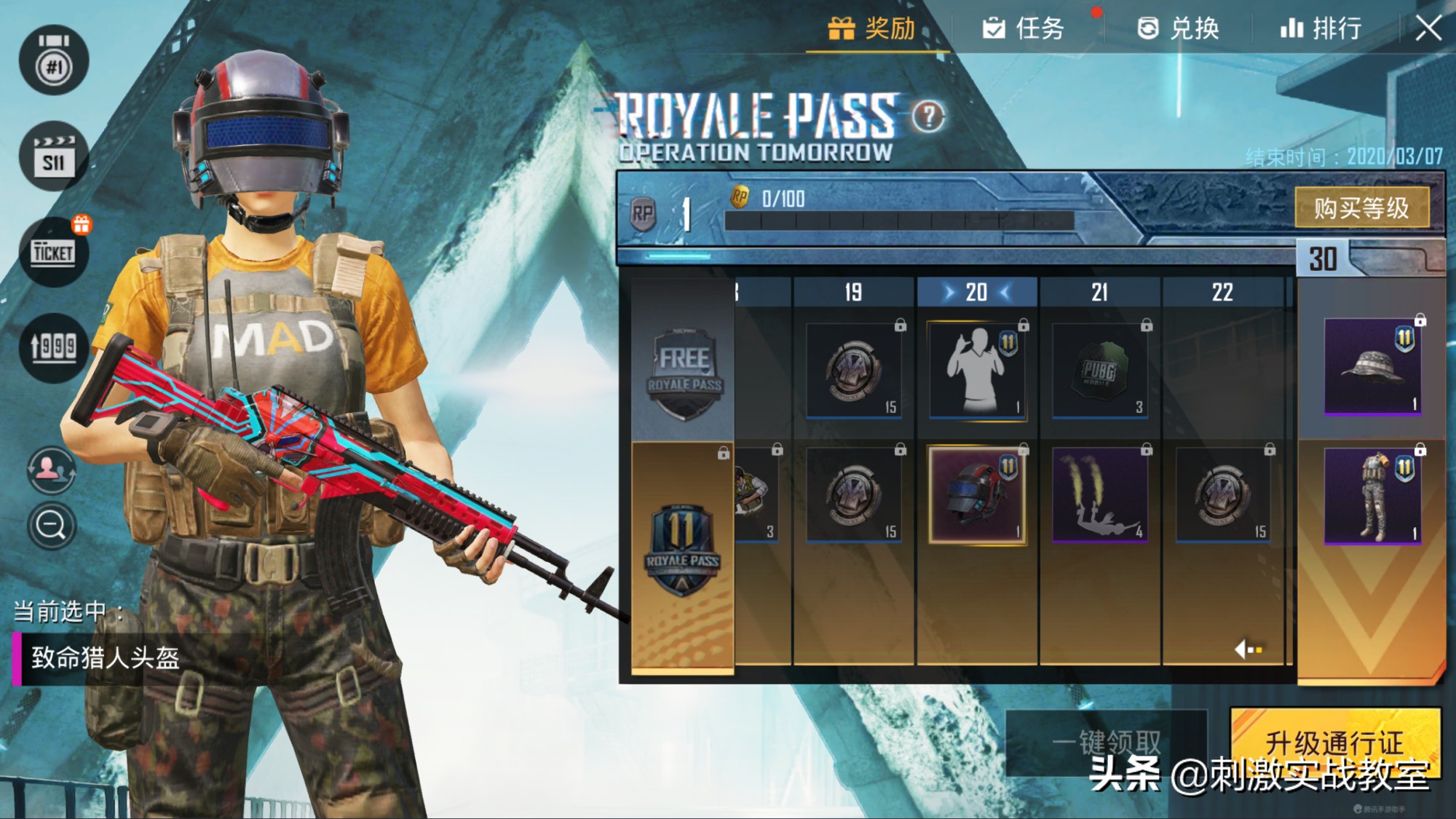Close the Royale Pass screen
The height and width of the screenshot is (819, 1456).
(1428, 29)
